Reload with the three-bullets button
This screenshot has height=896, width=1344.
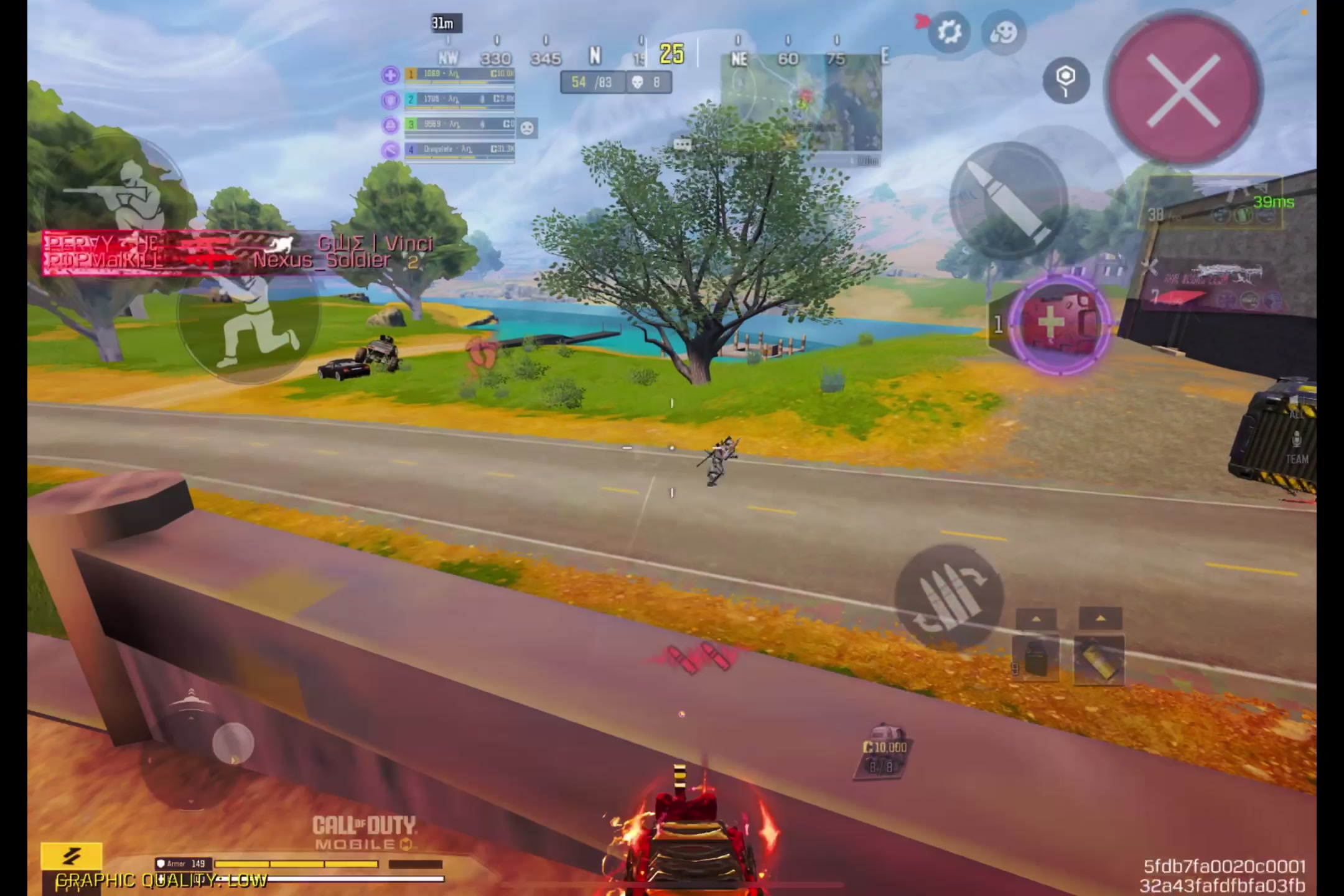(x=950, y=598)
